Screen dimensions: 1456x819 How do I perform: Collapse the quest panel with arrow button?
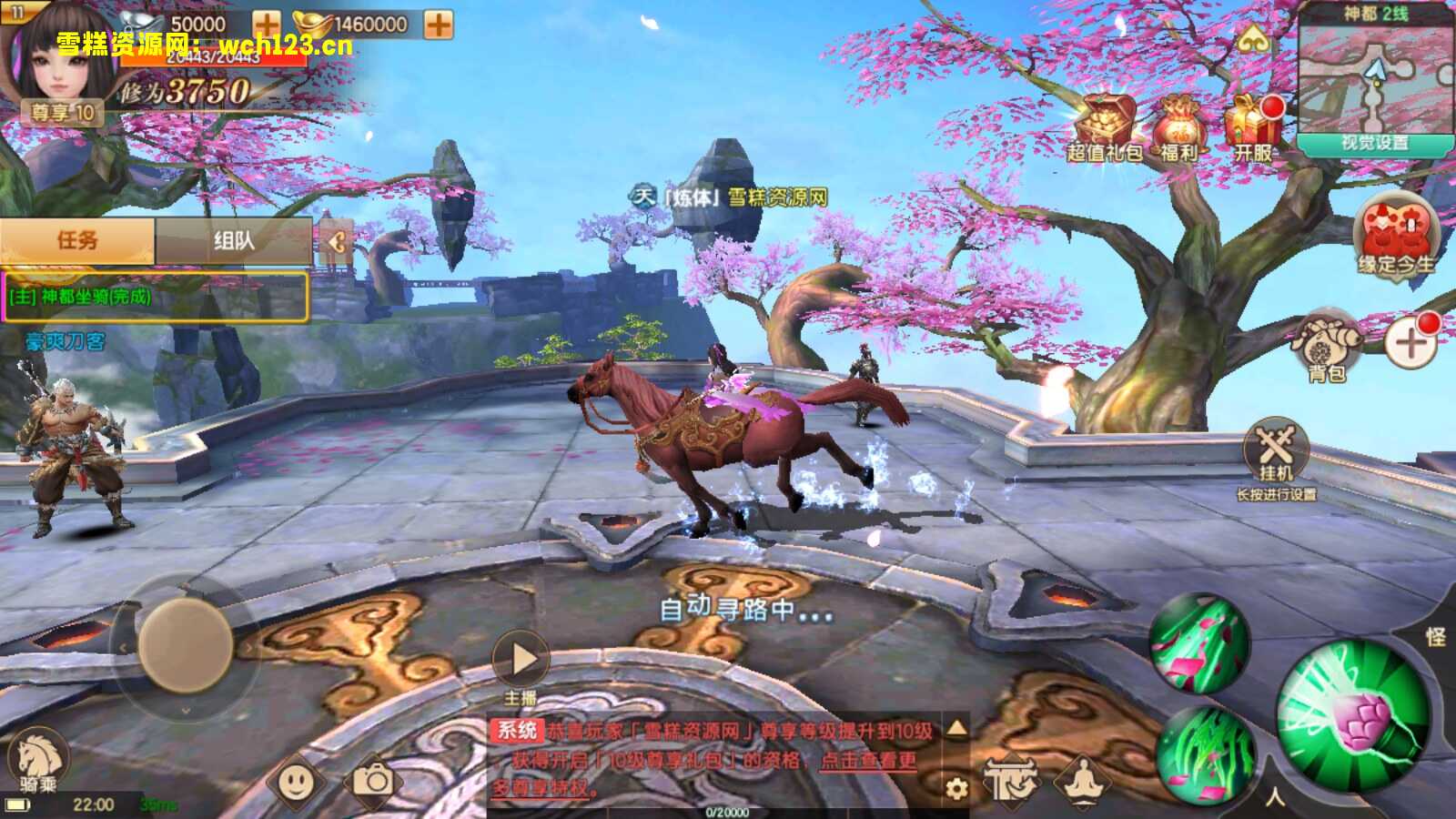[x=336, y=241]
